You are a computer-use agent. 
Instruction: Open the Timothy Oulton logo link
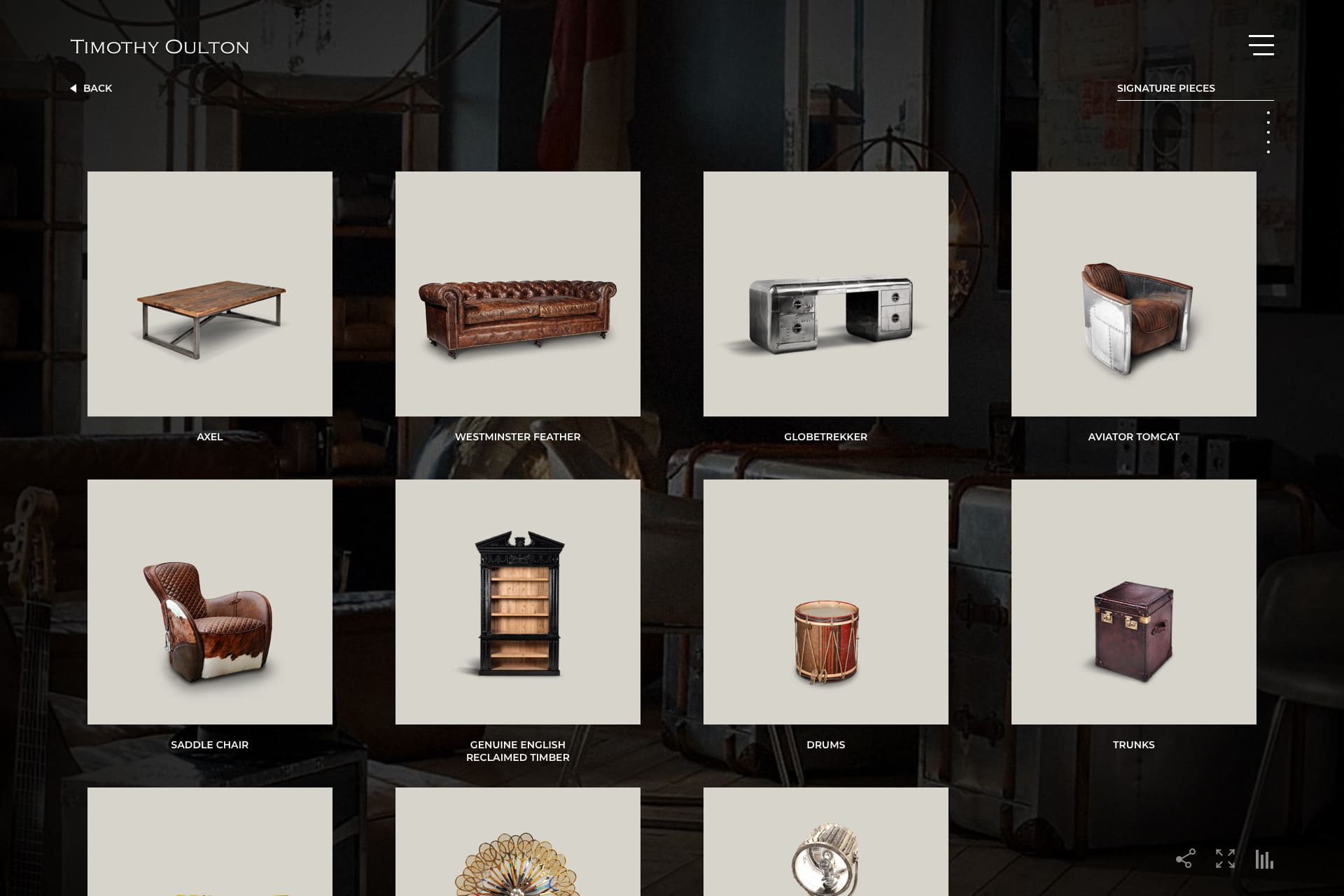[160, 47]
